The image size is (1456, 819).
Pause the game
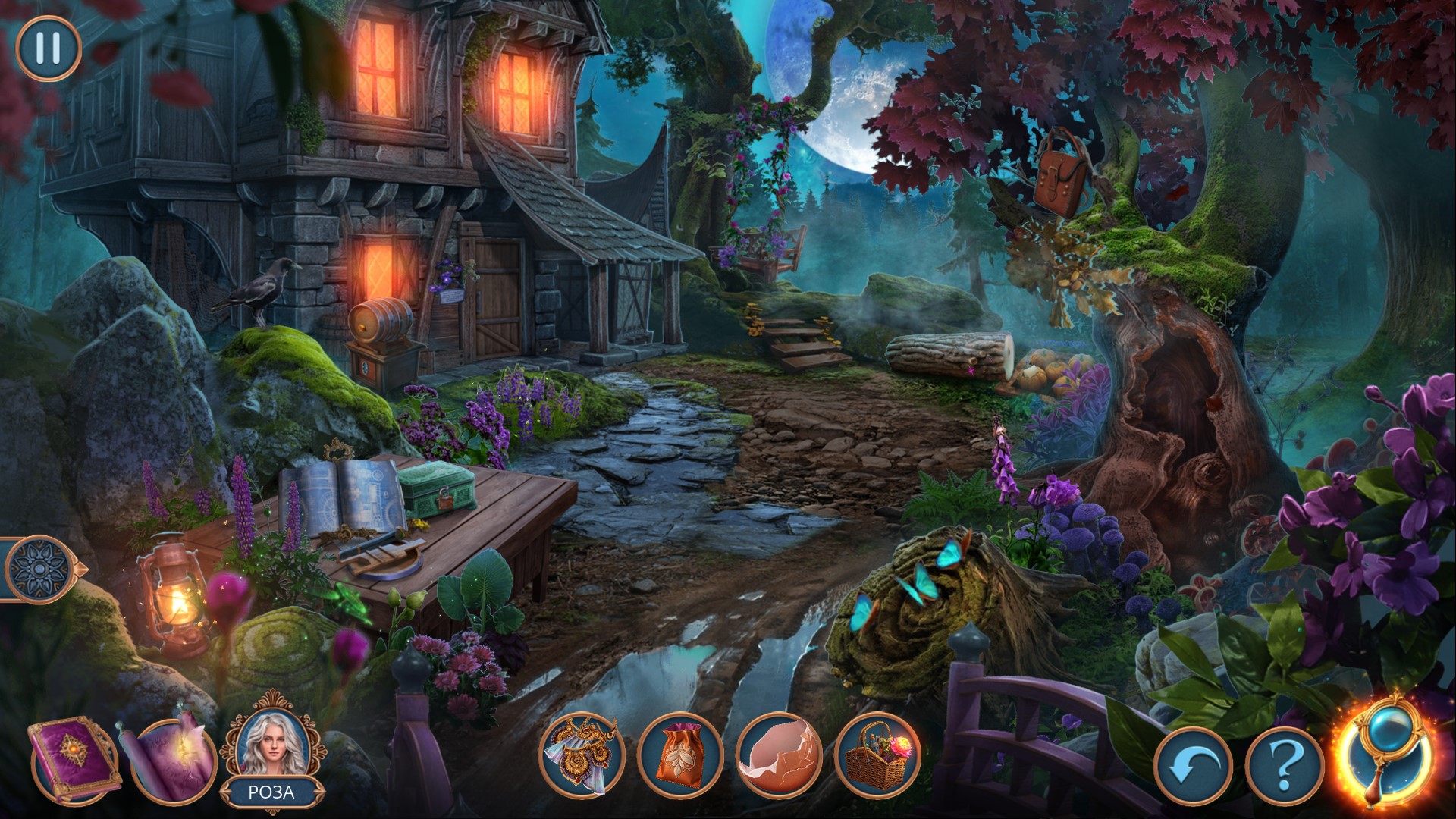pos(48,49)
